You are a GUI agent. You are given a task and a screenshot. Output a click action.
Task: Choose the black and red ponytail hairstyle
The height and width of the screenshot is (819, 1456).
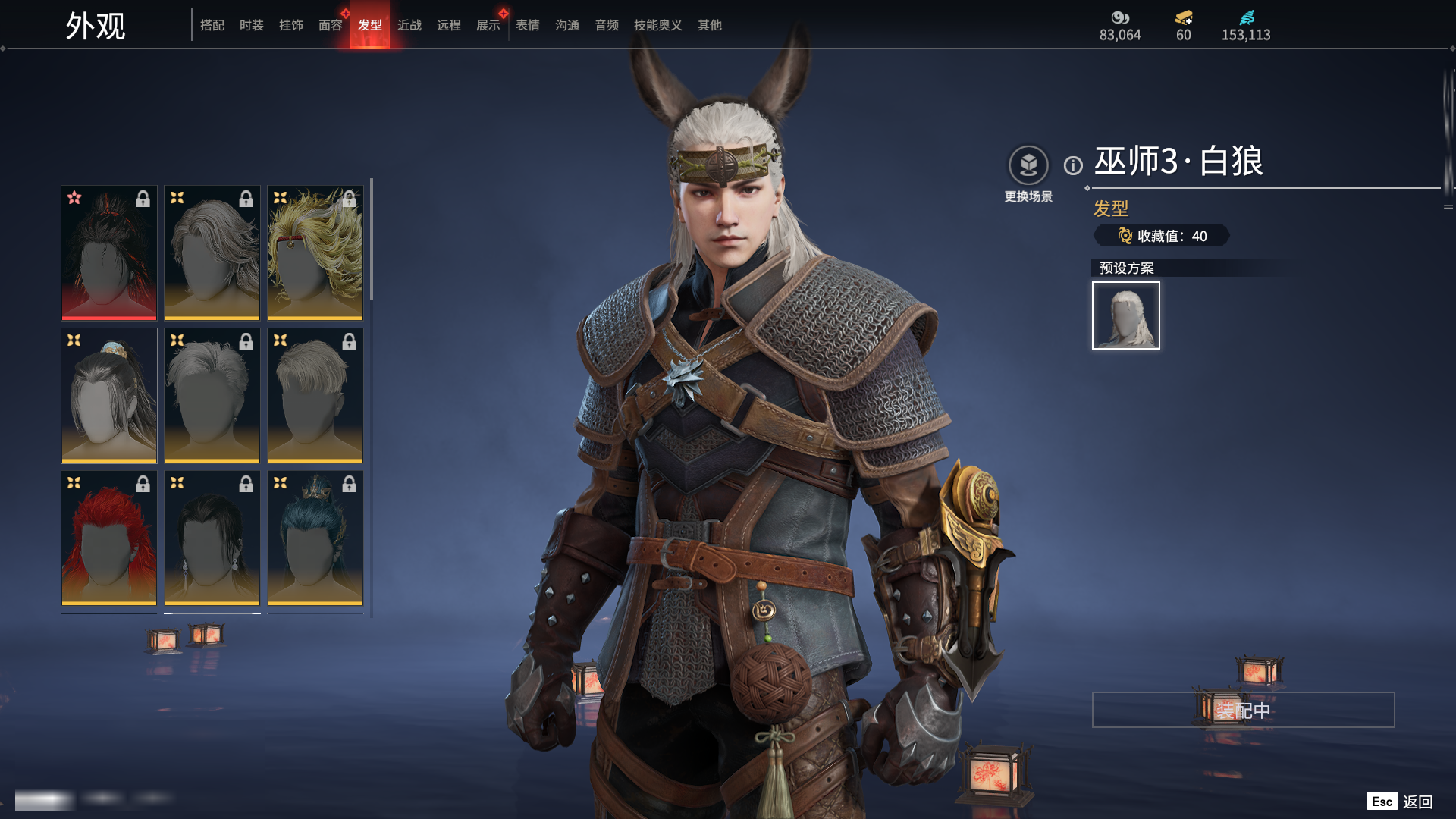tap(109, 253)
